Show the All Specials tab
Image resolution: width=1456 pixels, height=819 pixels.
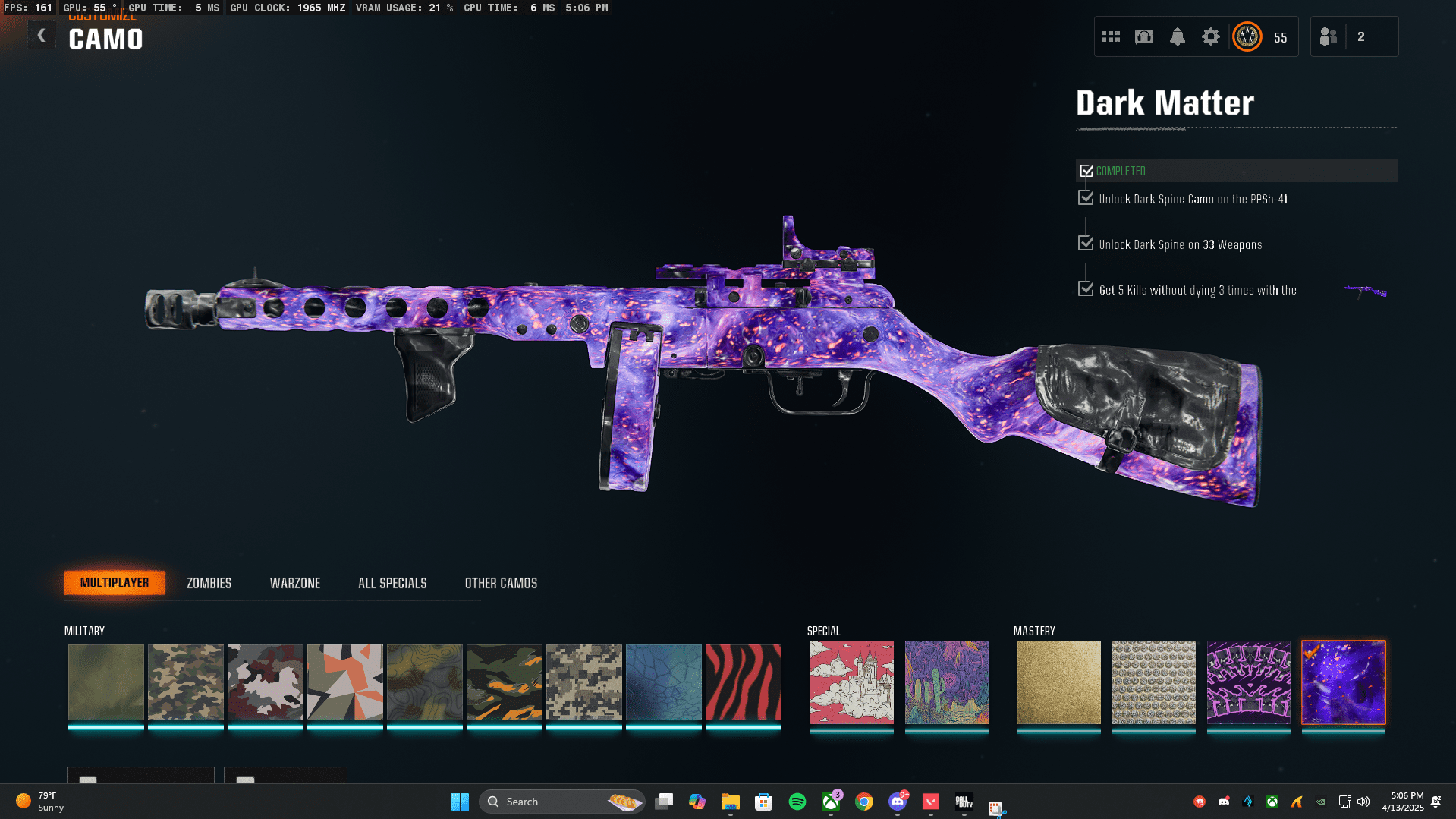392,583
